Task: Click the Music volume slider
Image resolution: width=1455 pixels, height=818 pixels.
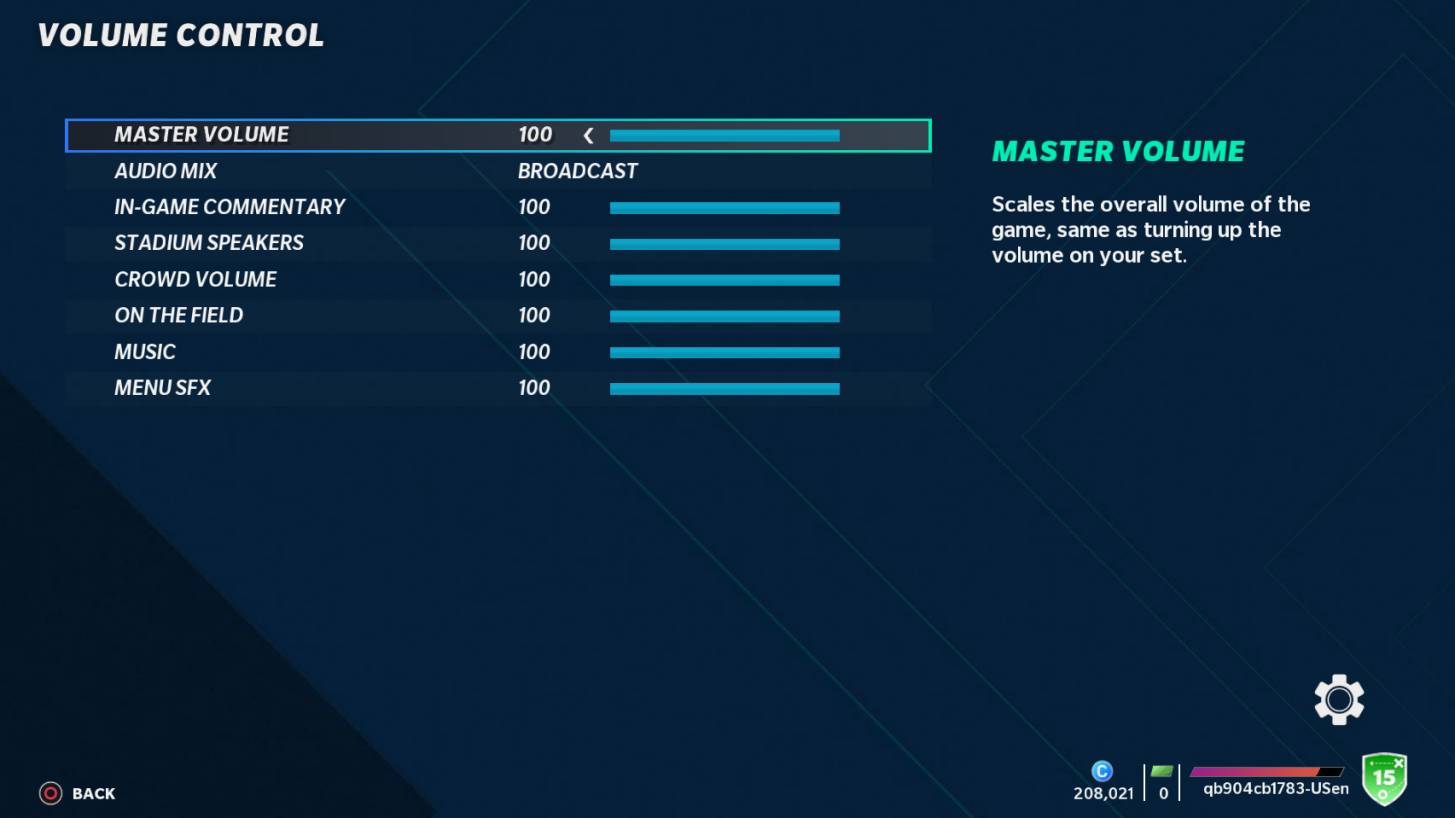Action: [x=725, y=352]
